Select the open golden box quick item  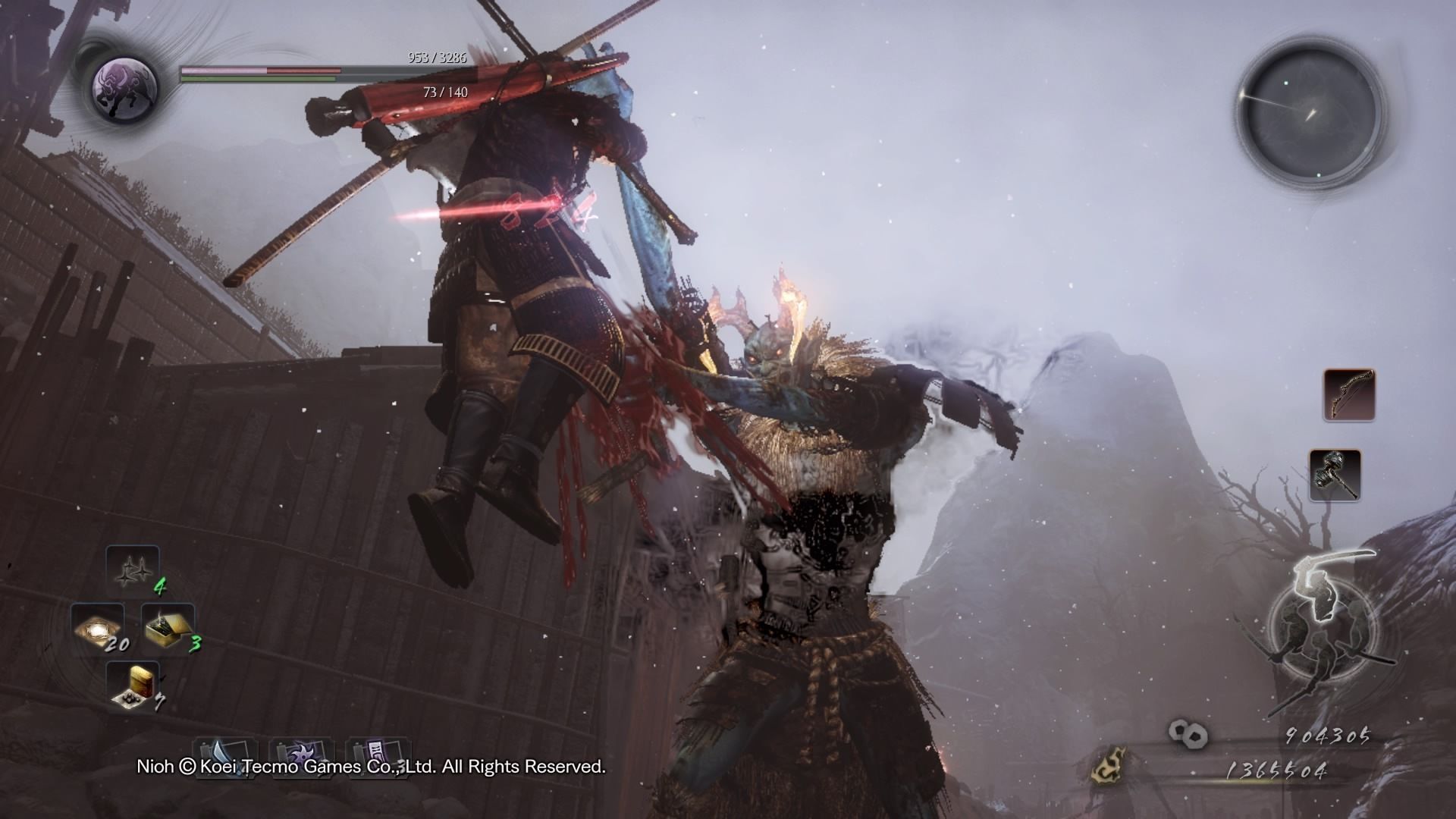tap(168, 628)
